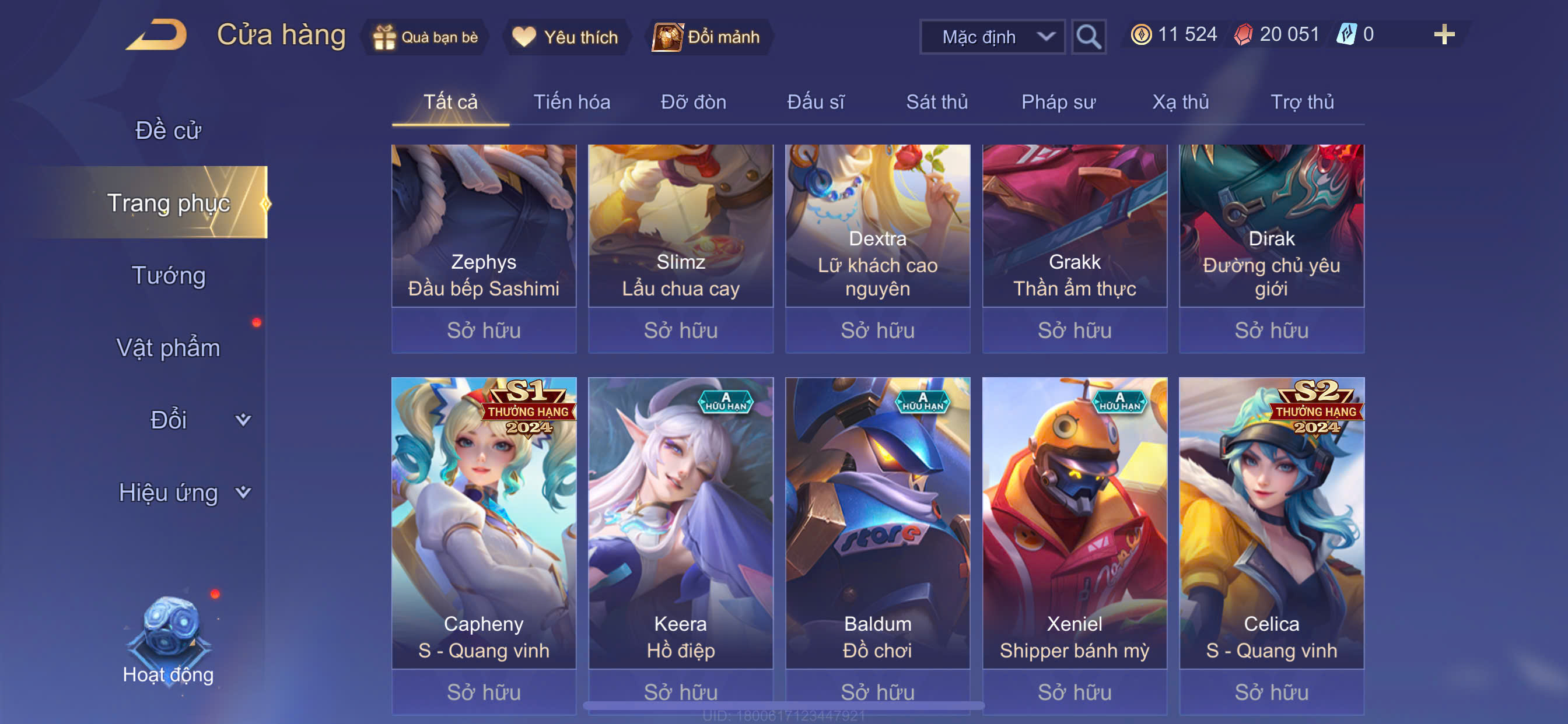This screenshot has width=1568, height=724.
Task: Expand the Mặc định sorting dropdown
Action: pyautogui.click(x=992, y=37)
